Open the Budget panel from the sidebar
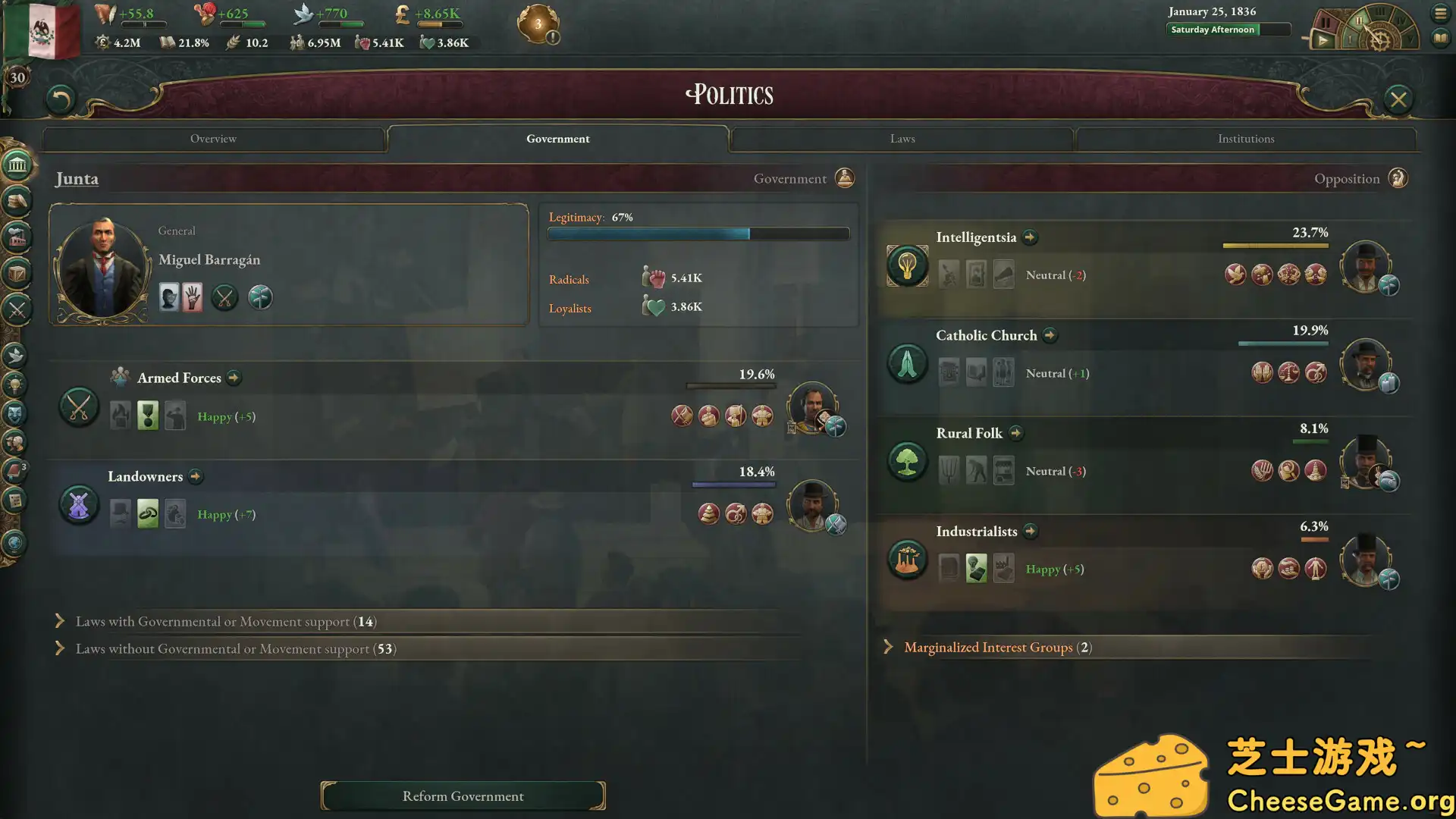The image size is (1456, 819). 17,200
